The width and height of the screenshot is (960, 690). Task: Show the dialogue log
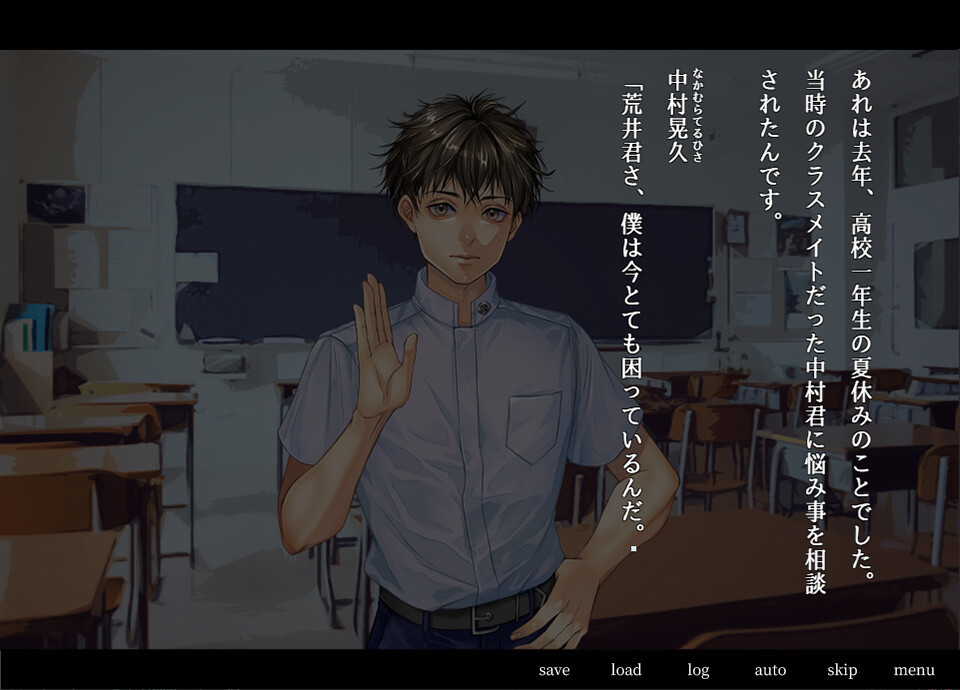(x=698, y=670)
